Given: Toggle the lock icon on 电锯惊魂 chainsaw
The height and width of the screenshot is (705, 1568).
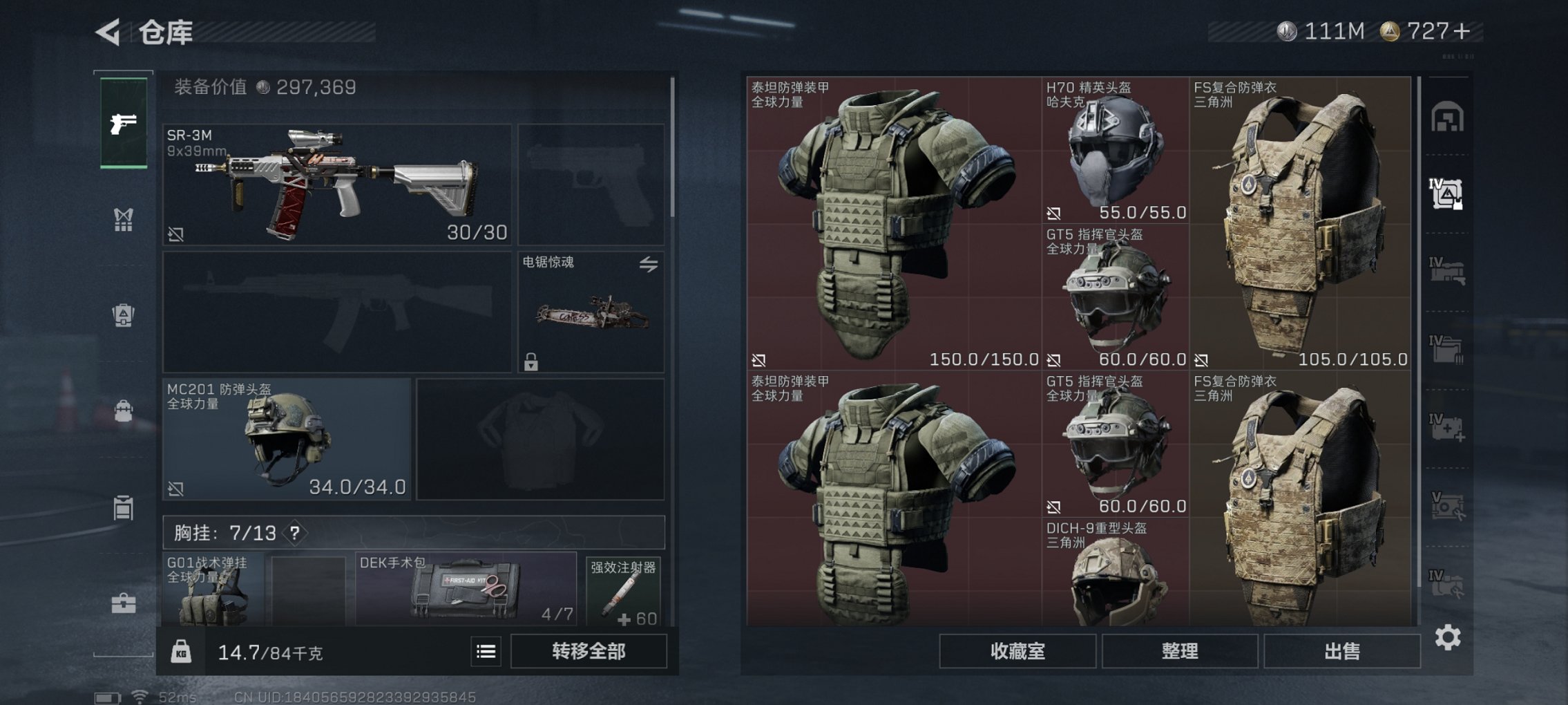Looking at the screenshot, I should [x=530, y=362].
